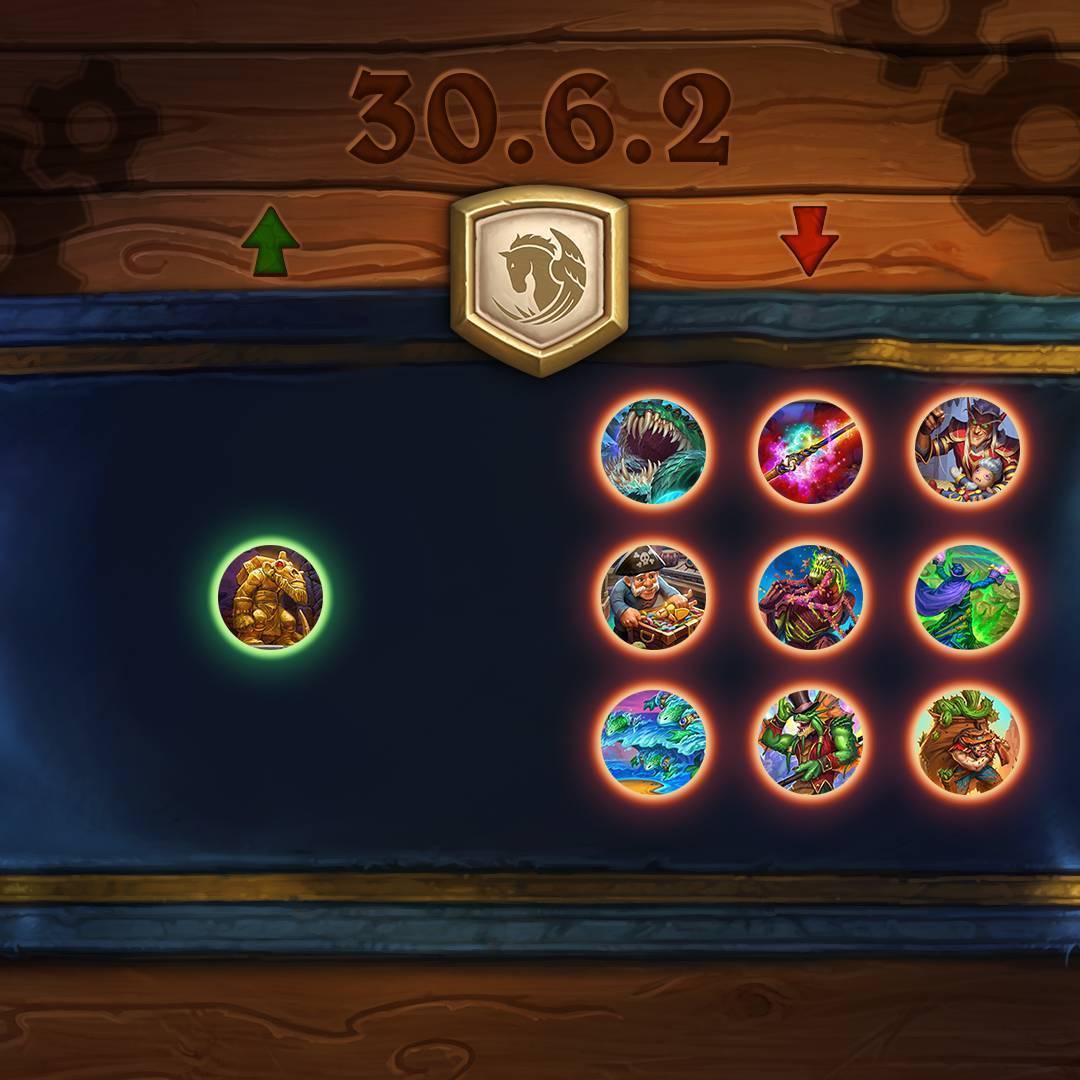Click the lizard on tourist's head card
Image resolution: width=1080 pixels, height=1080 pixels.
coord(967,741)
